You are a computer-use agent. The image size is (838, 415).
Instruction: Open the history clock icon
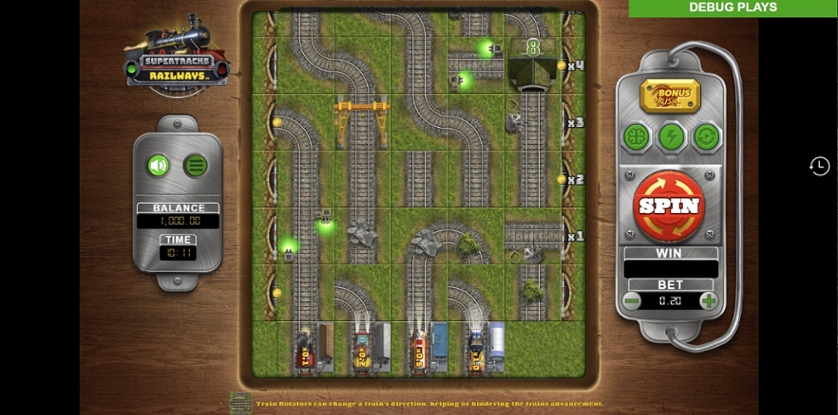pos(819,166)
